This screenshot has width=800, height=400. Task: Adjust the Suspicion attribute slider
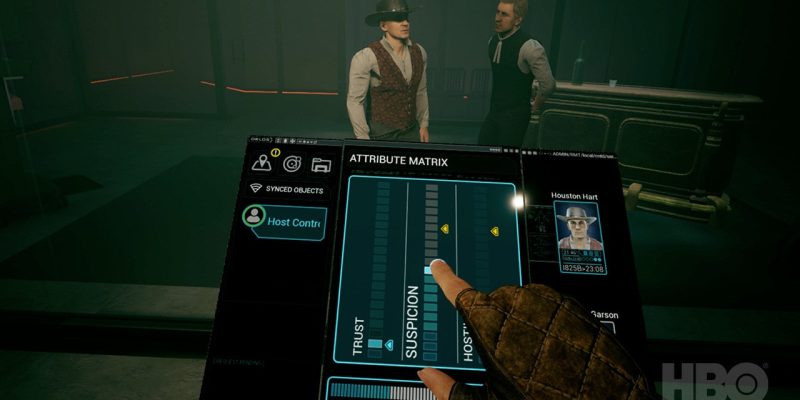431,268
